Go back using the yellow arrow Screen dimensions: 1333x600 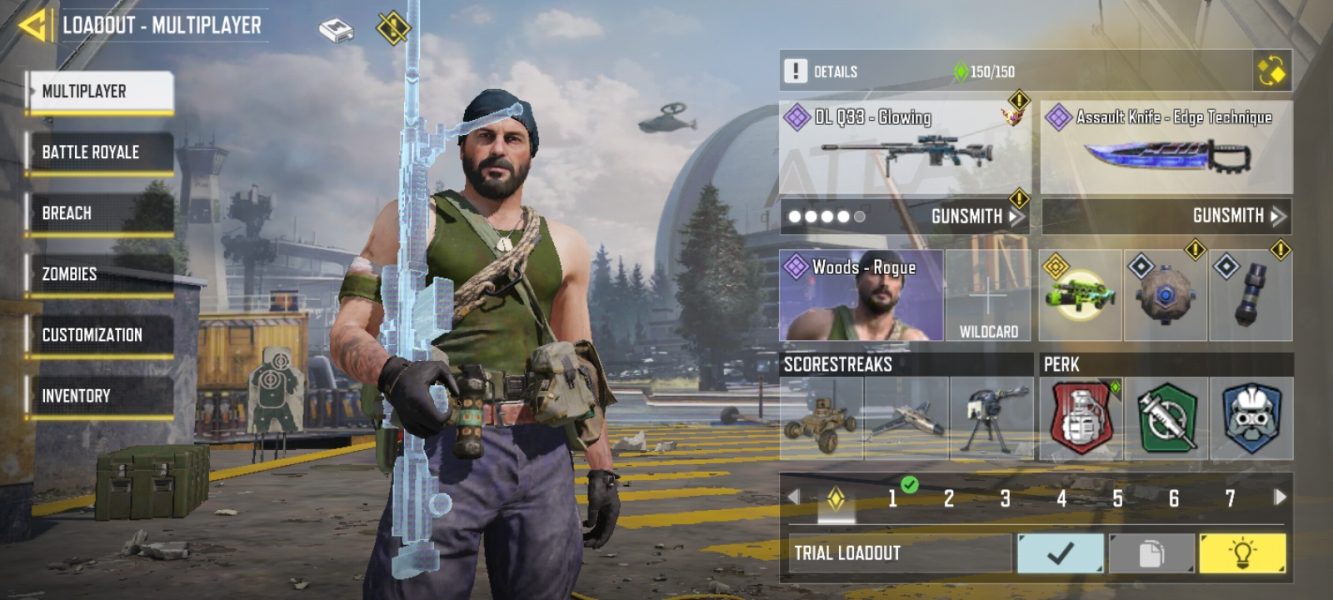point(33,26)
